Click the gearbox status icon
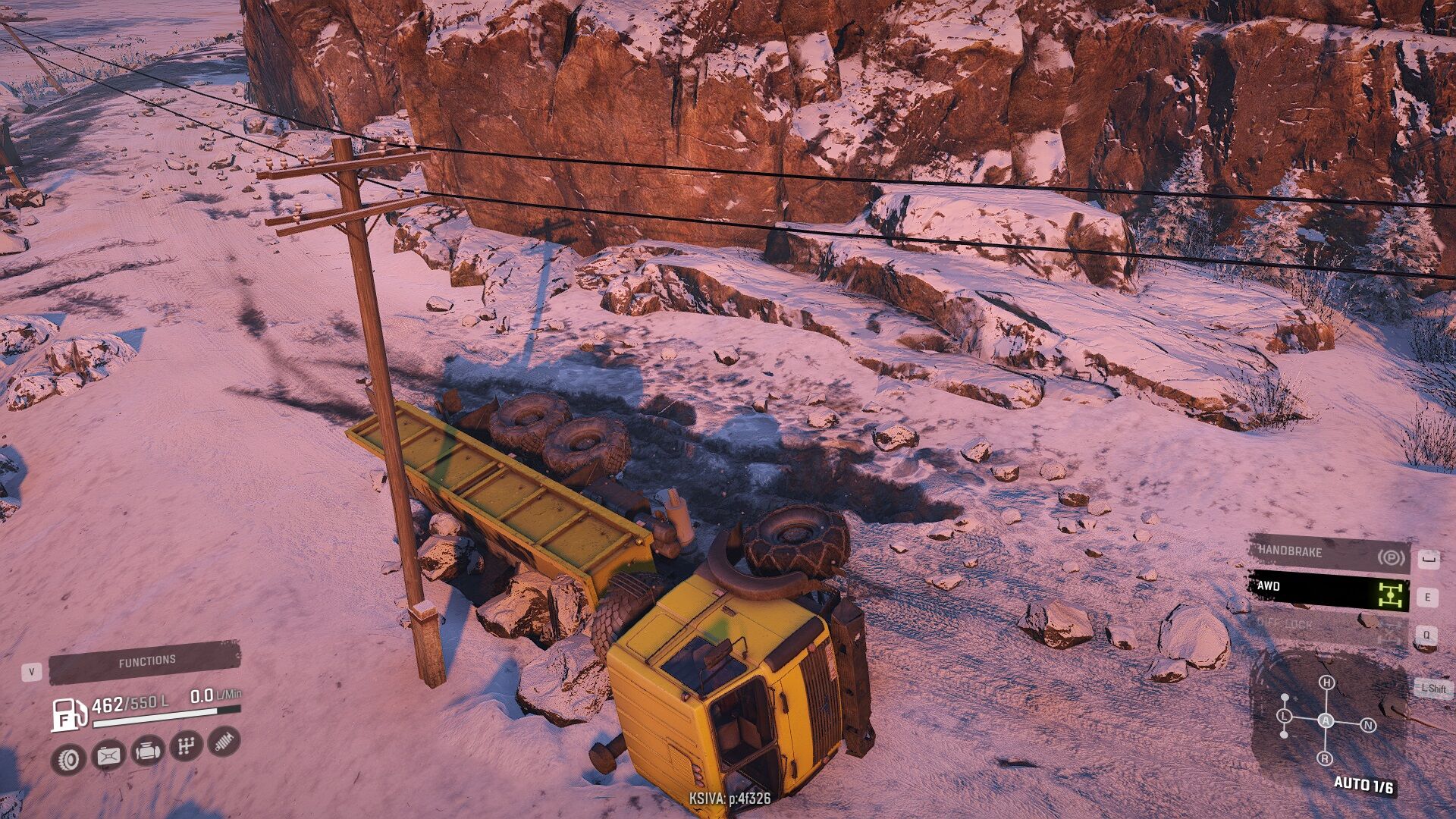 (x=186, y=746)
